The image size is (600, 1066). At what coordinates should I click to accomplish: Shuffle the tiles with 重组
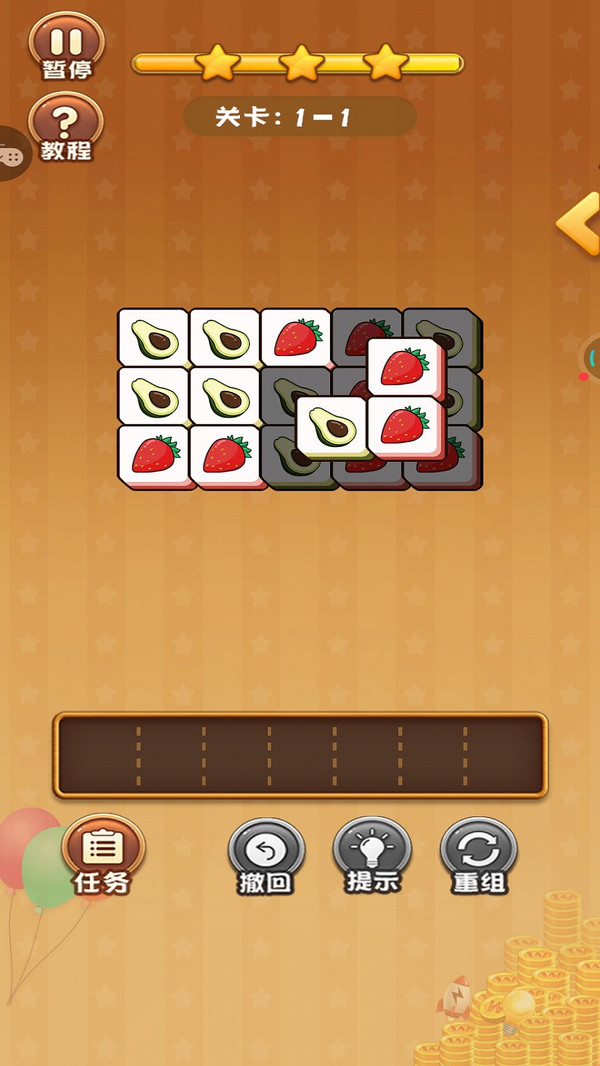point(479,856)
